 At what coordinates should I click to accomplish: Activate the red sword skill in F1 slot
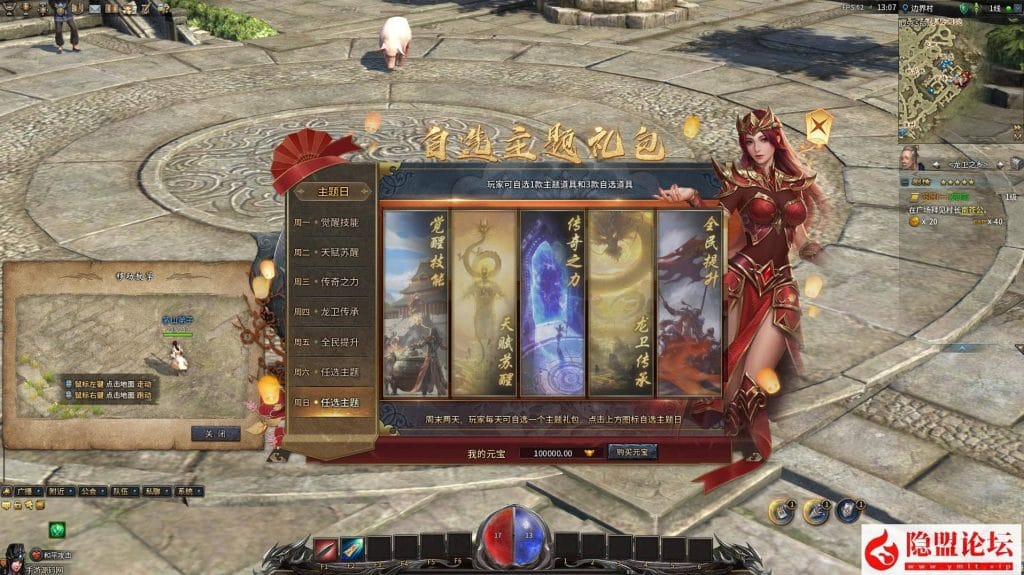pos(325,548)
